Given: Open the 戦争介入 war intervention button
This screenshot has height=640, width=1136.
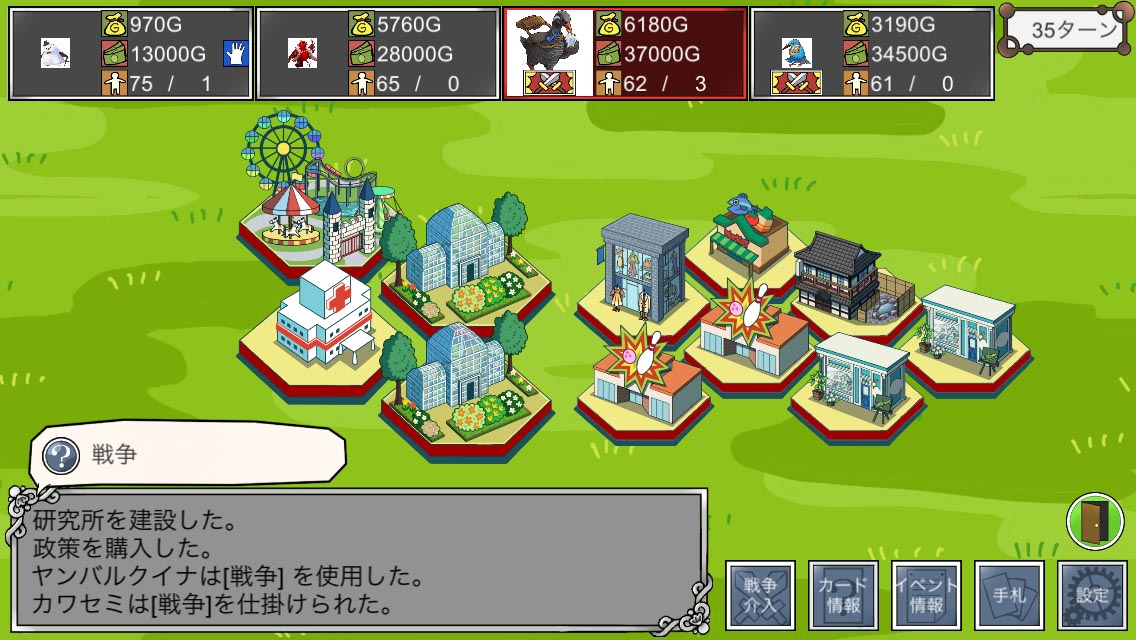Looking at the screenshot, I should [x=761, y=595].
